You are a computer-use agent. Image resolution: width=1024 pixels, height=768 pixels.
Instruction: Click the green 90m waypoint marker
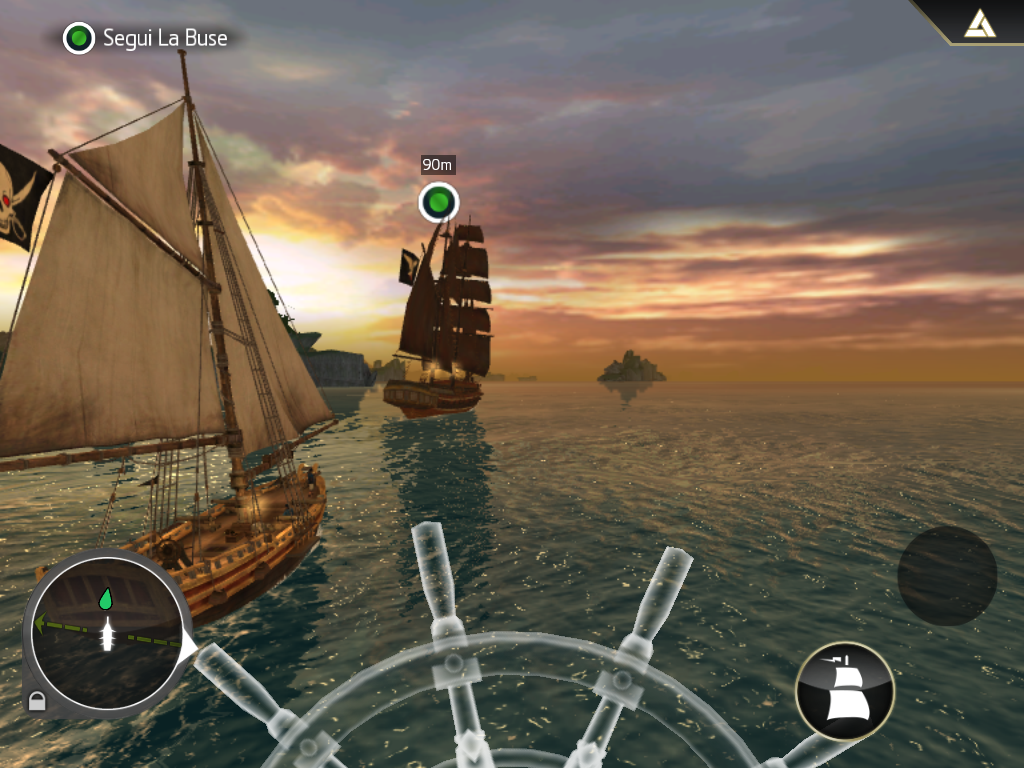click(x=438, y=202)
